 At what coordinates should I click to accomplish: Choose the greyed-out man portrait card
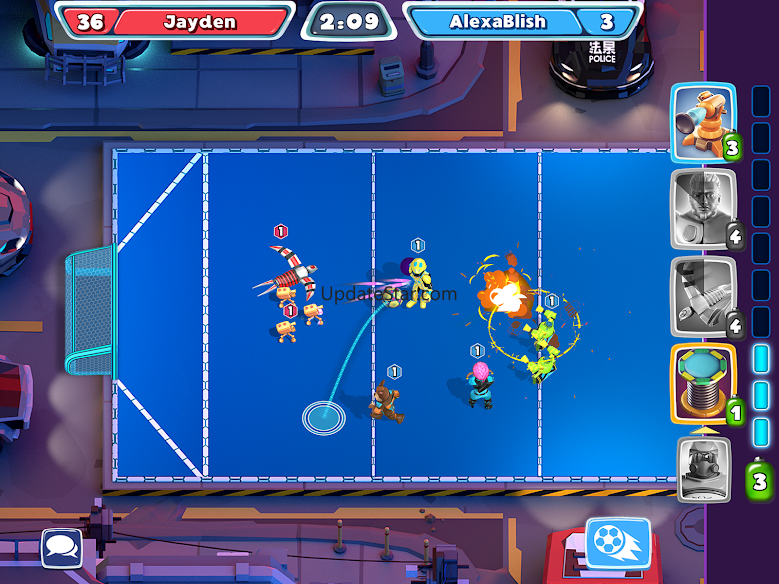point(704,209)
